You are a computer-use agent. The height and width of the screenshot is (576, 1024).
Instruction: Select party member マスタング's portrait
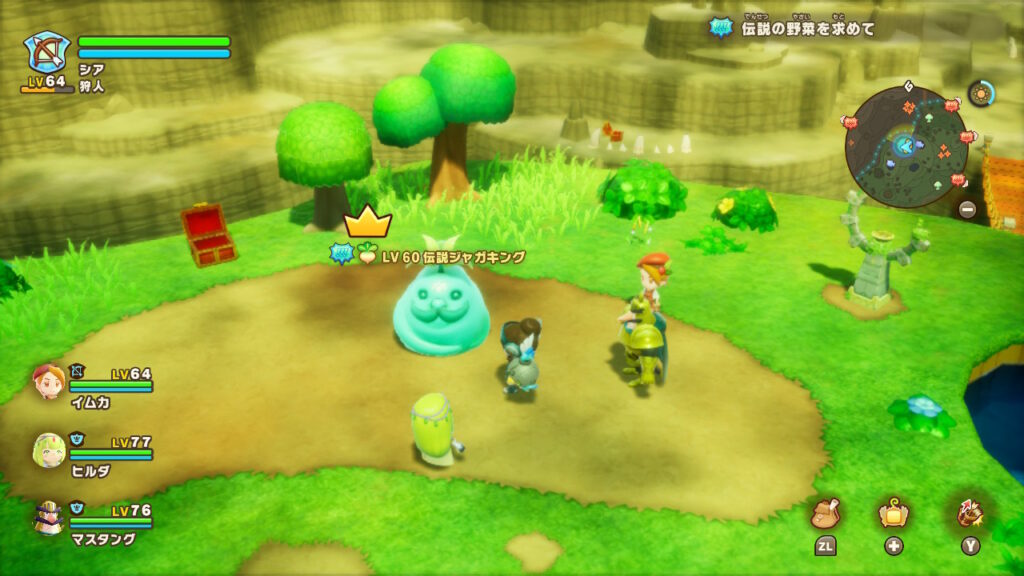(47, 517)
